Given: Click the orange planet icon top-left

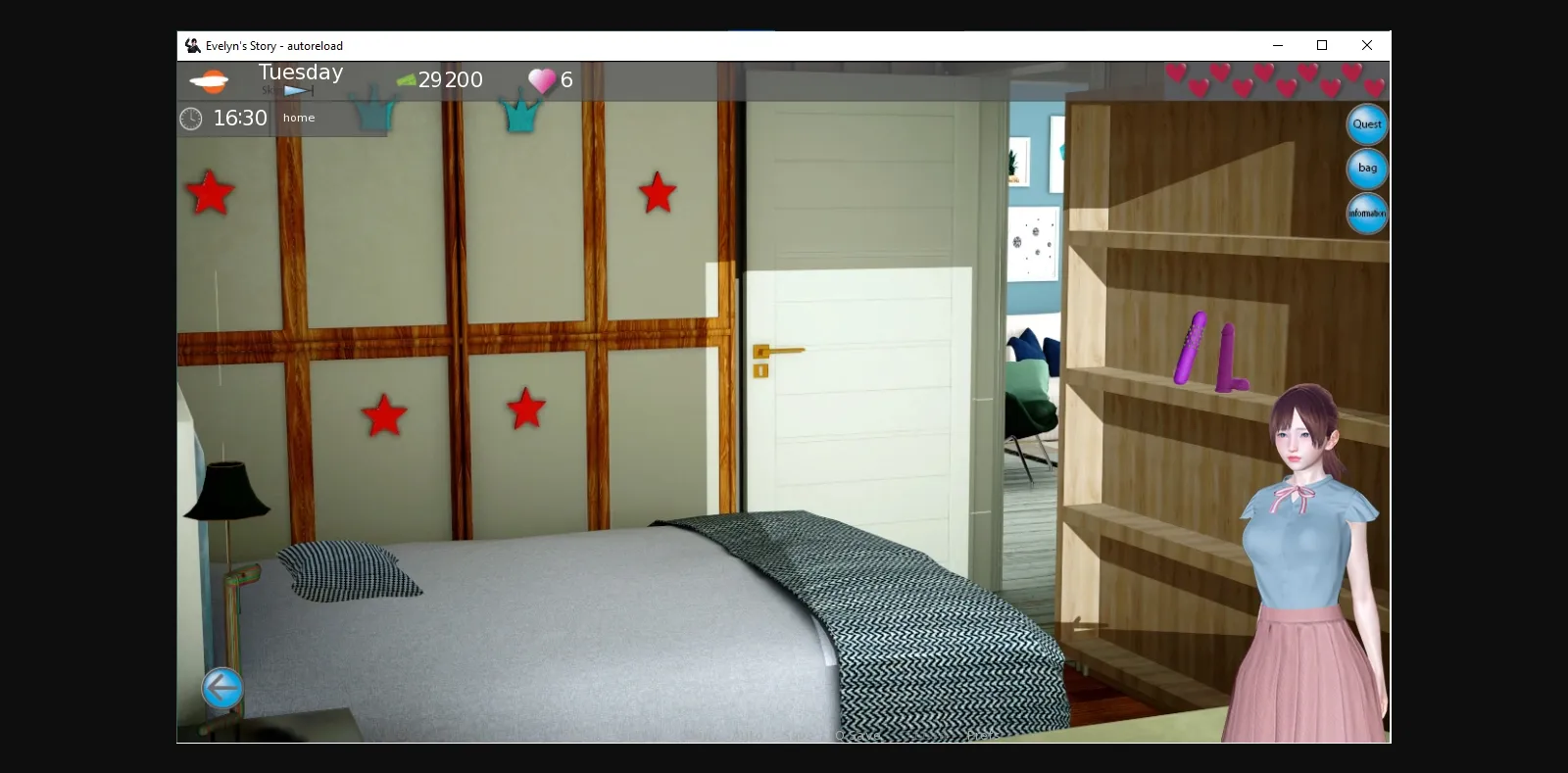Looking at the screenshot, I should pos(211,80).
